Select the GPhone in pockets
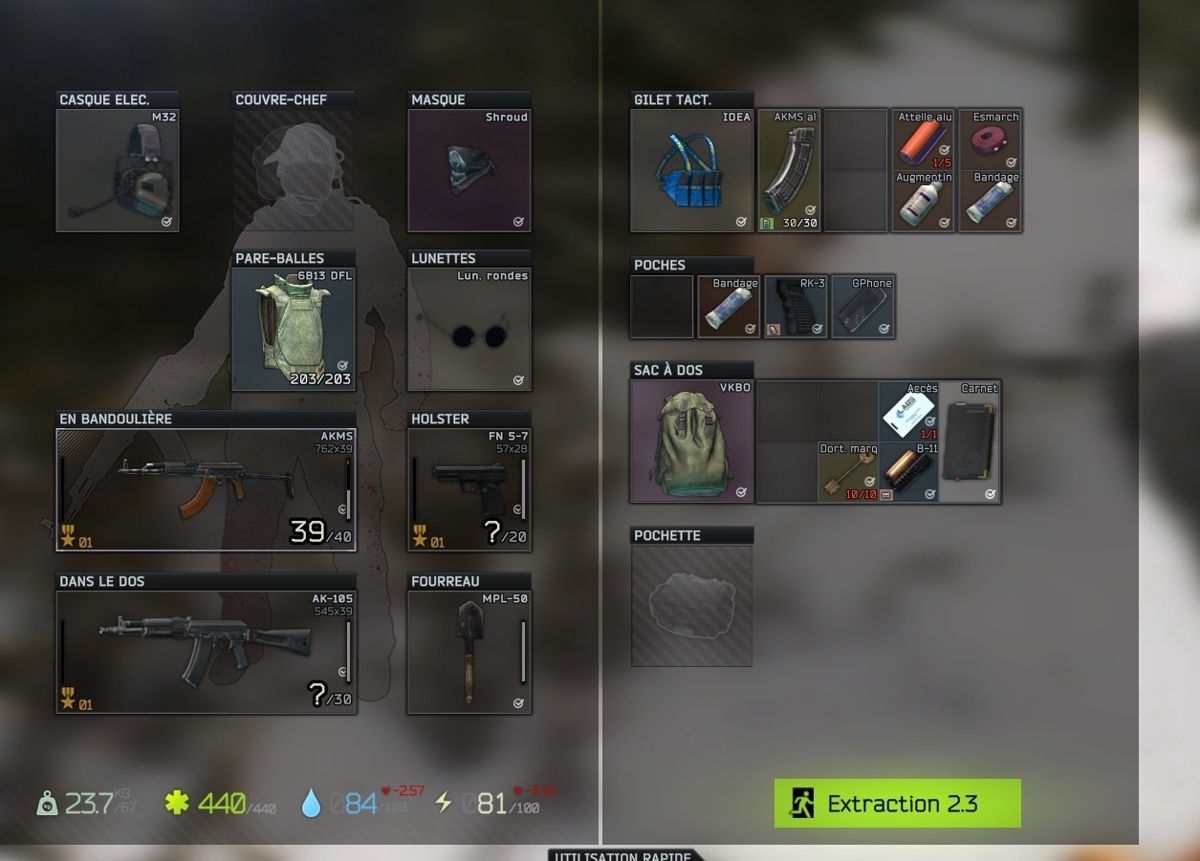The width and height of the screenshot is (1200, 861). [x=863, y=307]
